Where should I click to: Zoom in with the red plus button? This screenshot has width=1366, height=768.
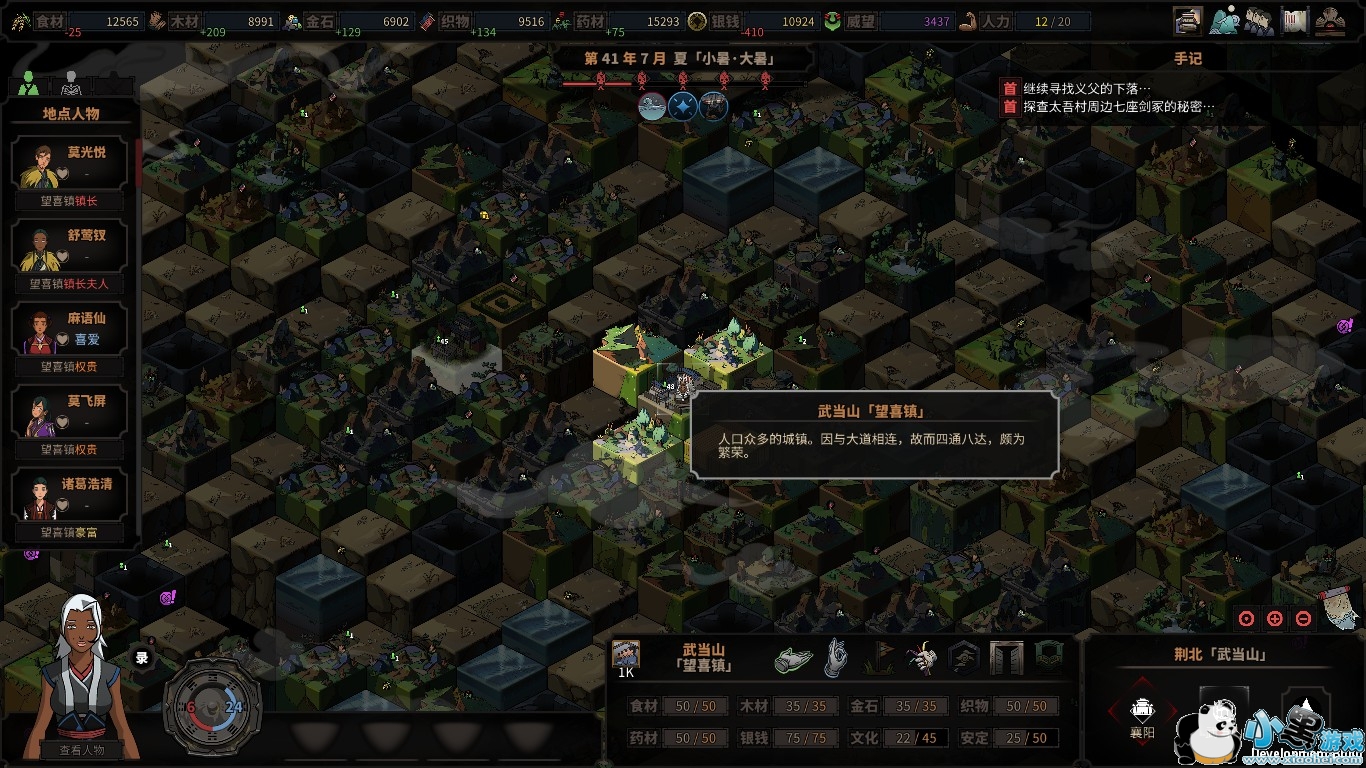[x=1274, y=618]
